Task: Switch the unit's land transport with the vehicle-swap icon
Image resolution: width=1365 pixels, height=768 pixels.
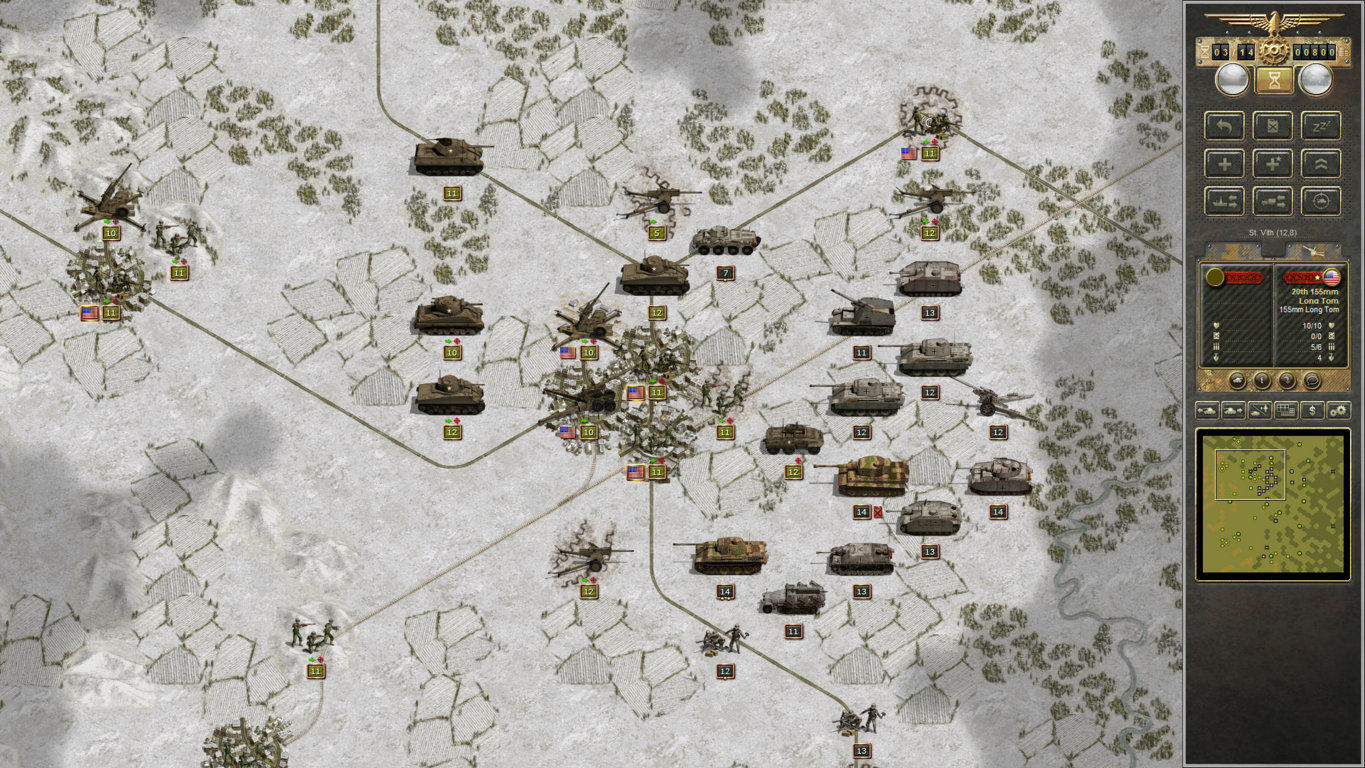Action: (x=1273, y=200)
